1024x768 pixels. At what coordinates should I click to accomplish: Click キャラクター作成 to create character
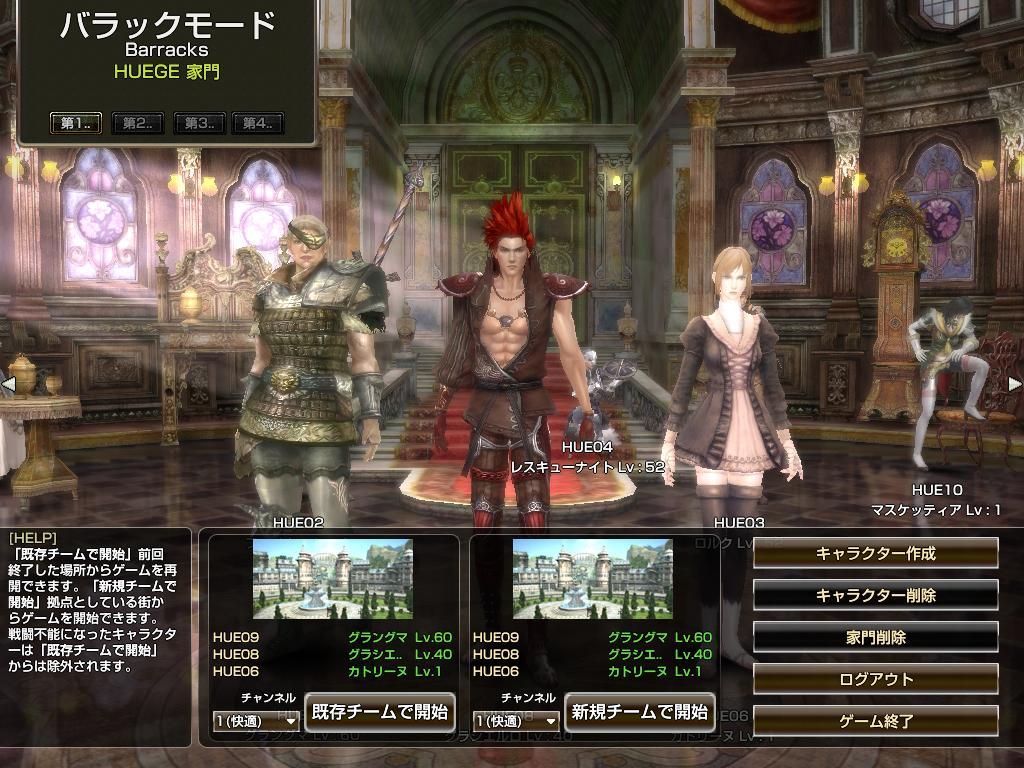[x=875, y=553]
